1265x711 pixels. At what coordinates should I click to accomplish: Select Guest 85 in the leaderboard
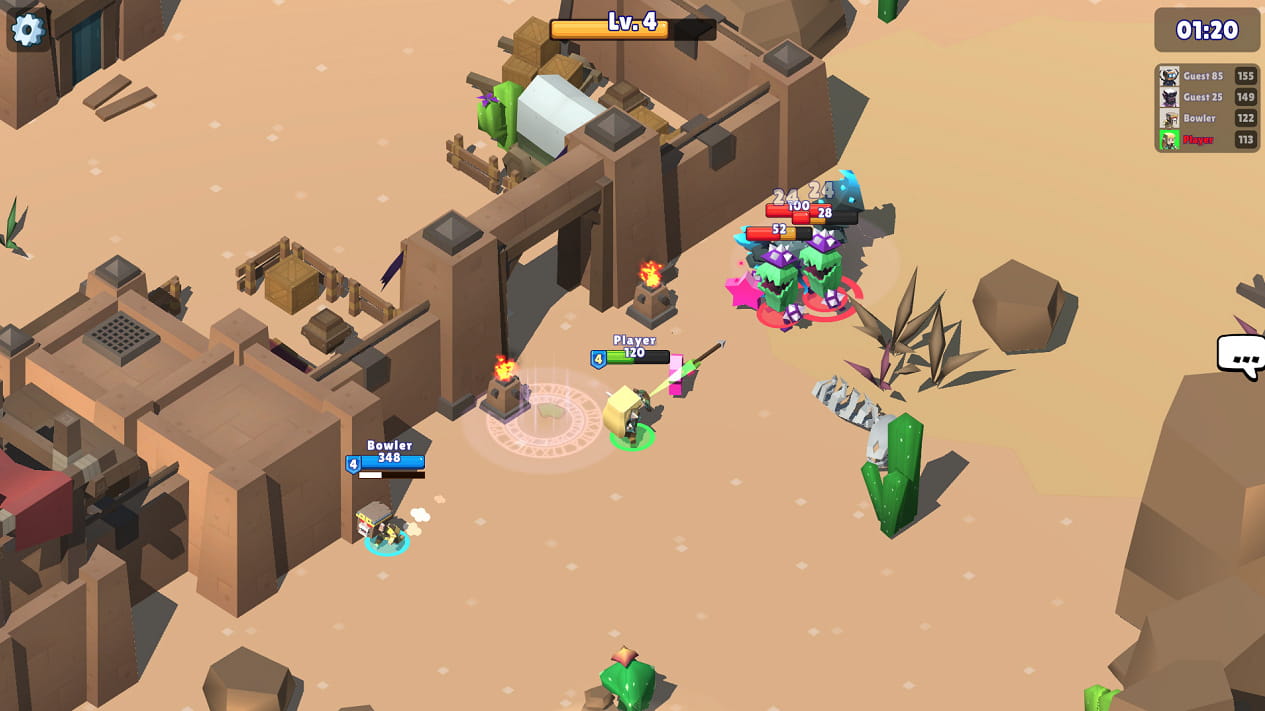click(x=1207, y=76)
